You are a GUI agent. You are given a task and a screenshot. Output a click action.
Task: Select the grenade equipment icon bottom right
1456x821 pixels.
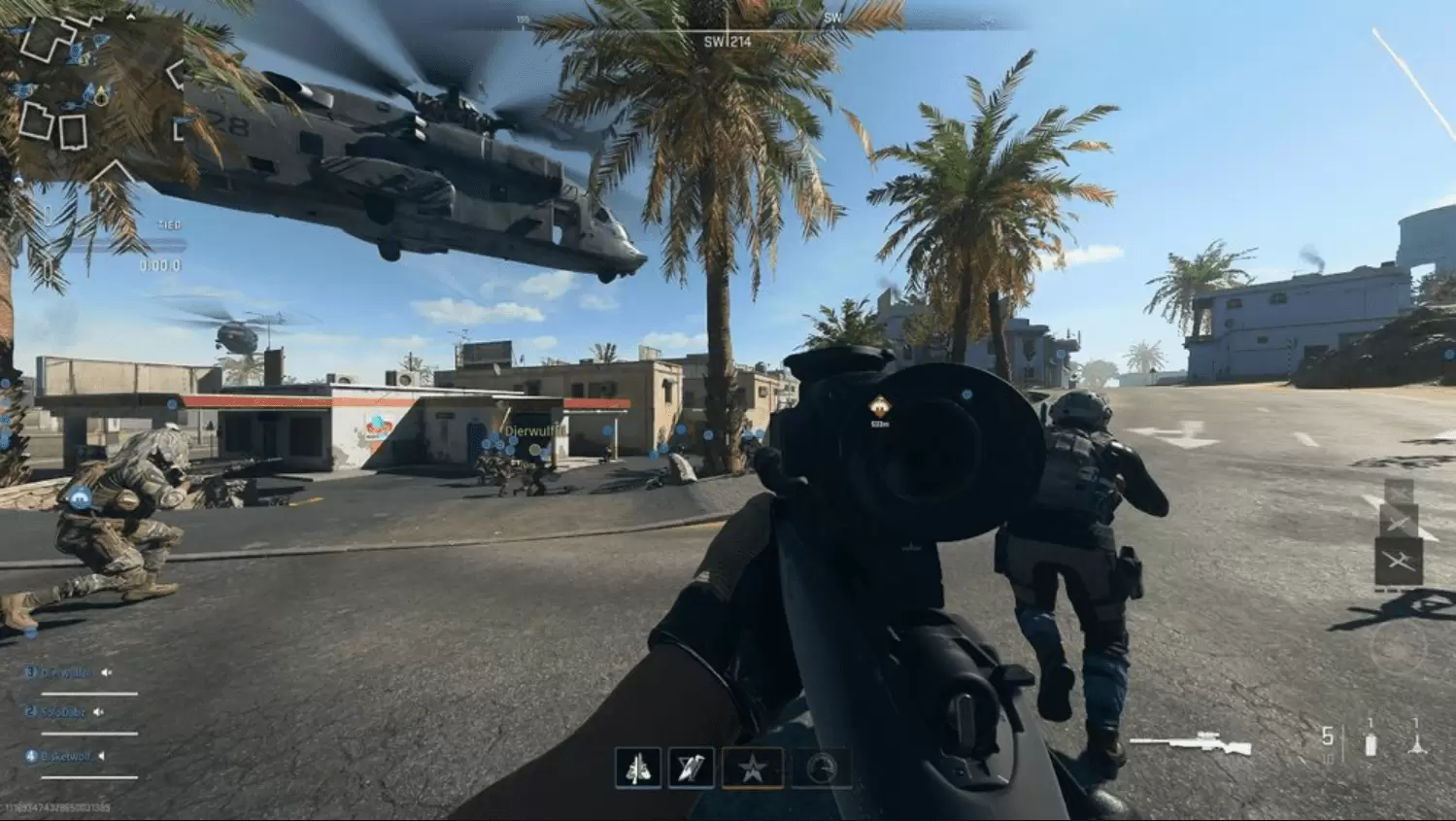point(1371,743)
